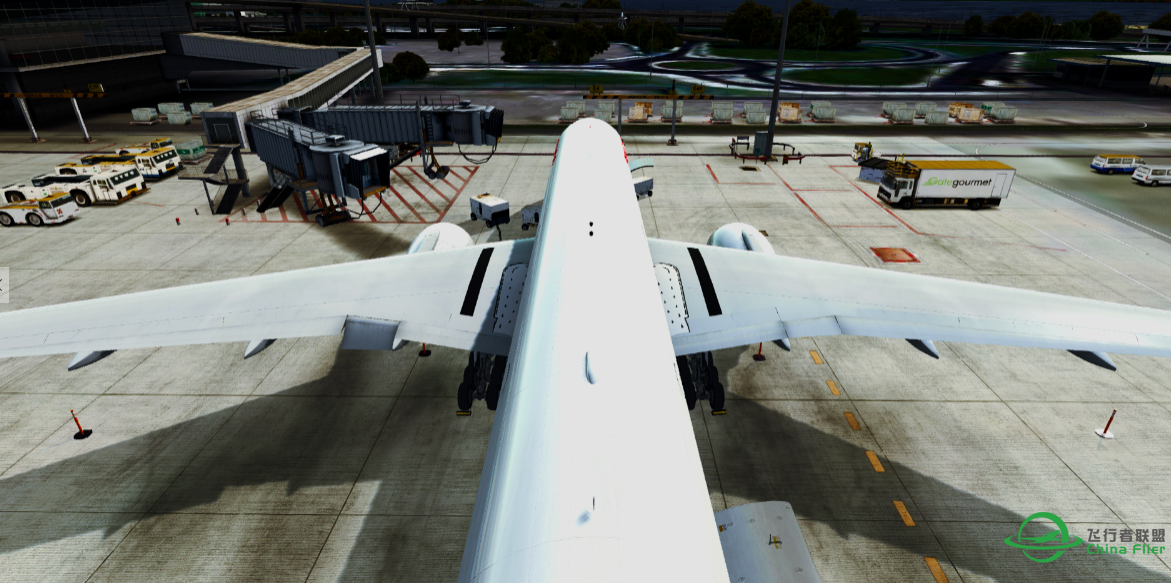The height and width of the screenshot is (583, 1171).
Task: Click the previous-image arrow at the left edge
Action: pyautogui.click(x=3, y=285)
